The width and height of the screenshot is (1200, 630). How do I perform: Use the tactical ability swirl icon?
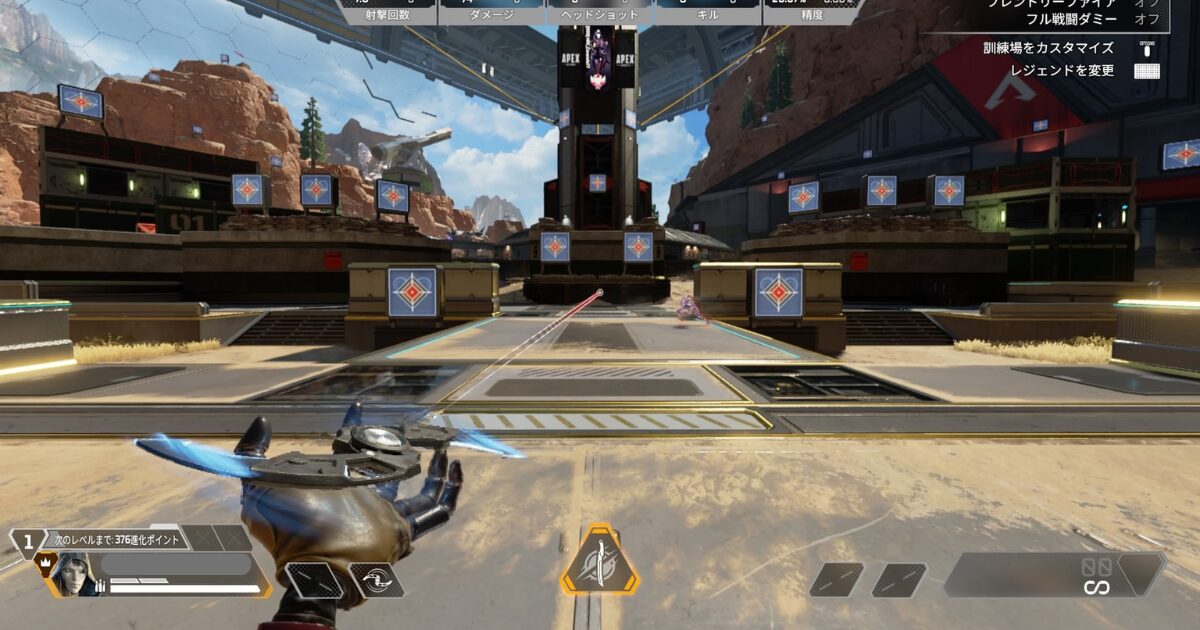376,580
